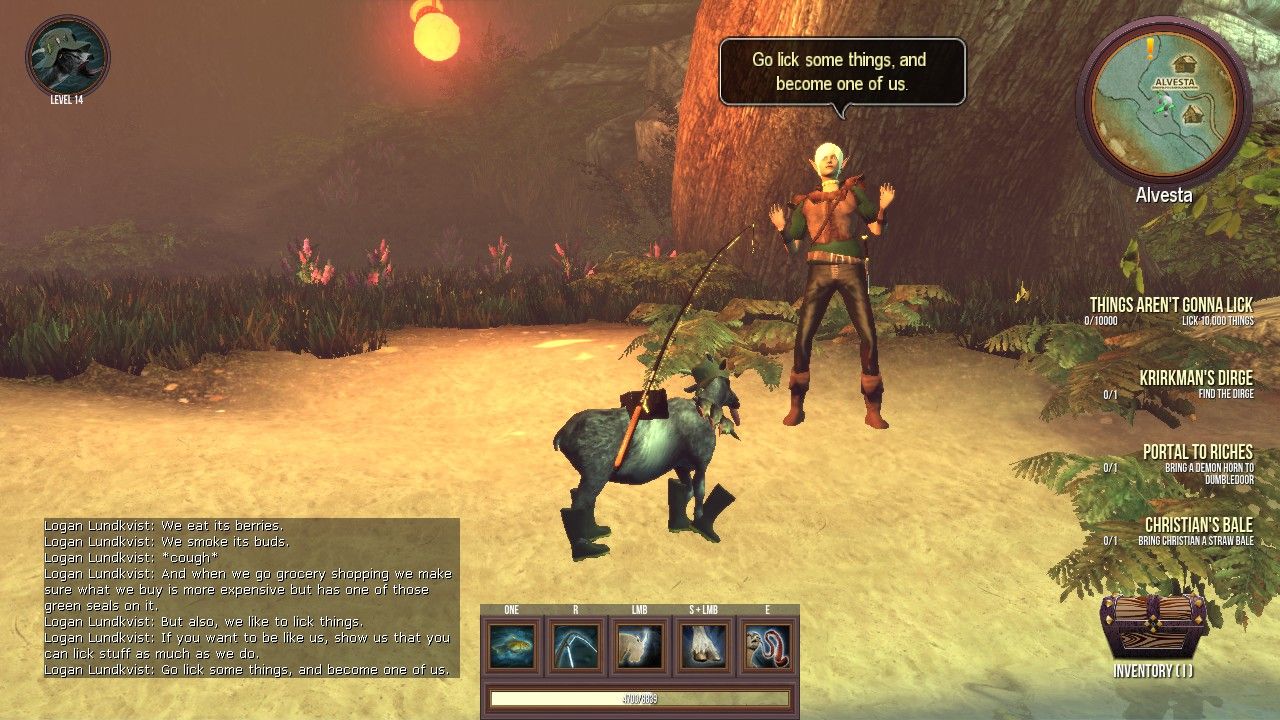Activate the fish ability icon

(512, 646)
